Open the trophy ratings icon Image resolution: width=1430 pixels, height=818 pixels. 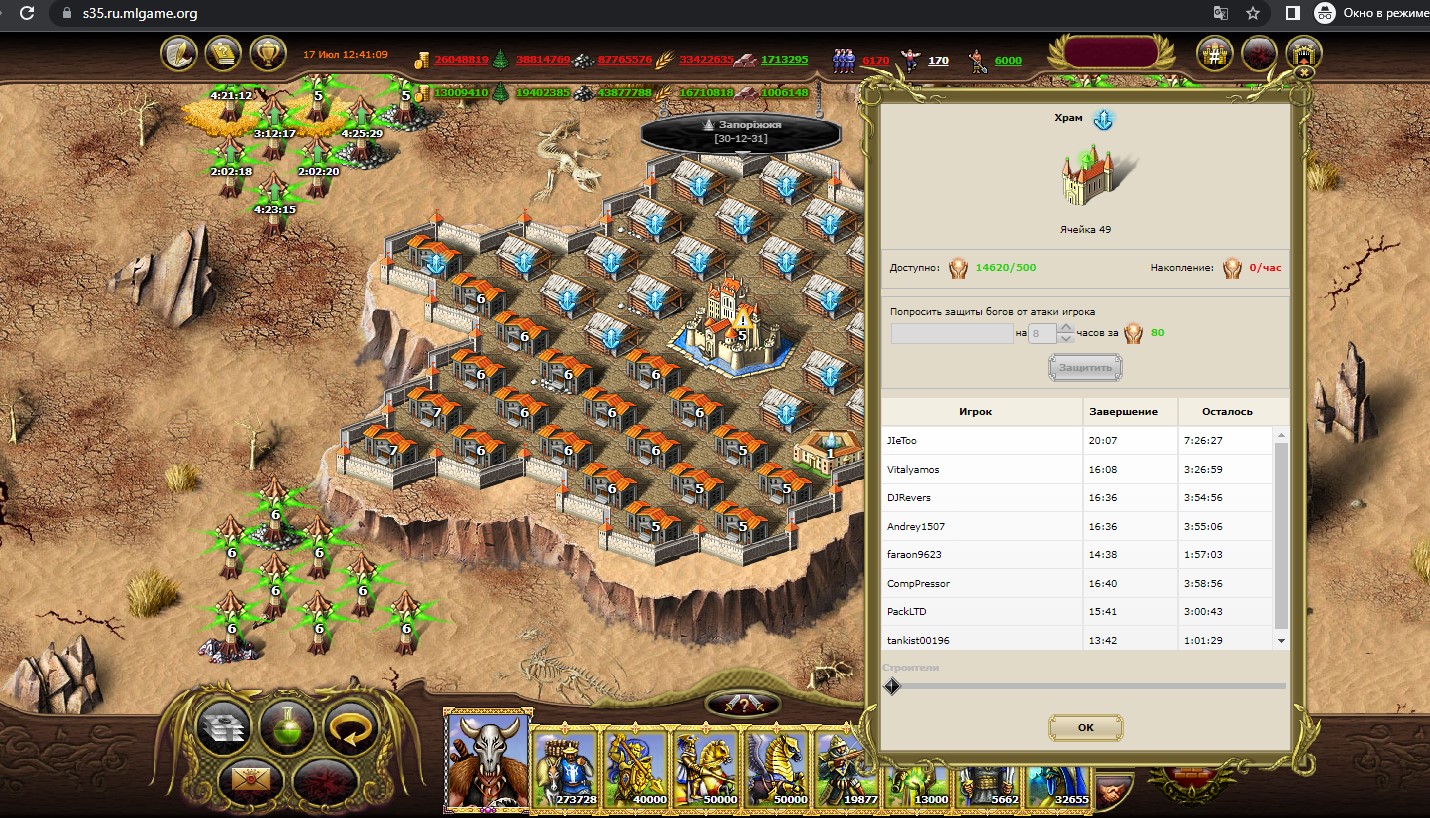pyautogui.click(x=267, y=53)
